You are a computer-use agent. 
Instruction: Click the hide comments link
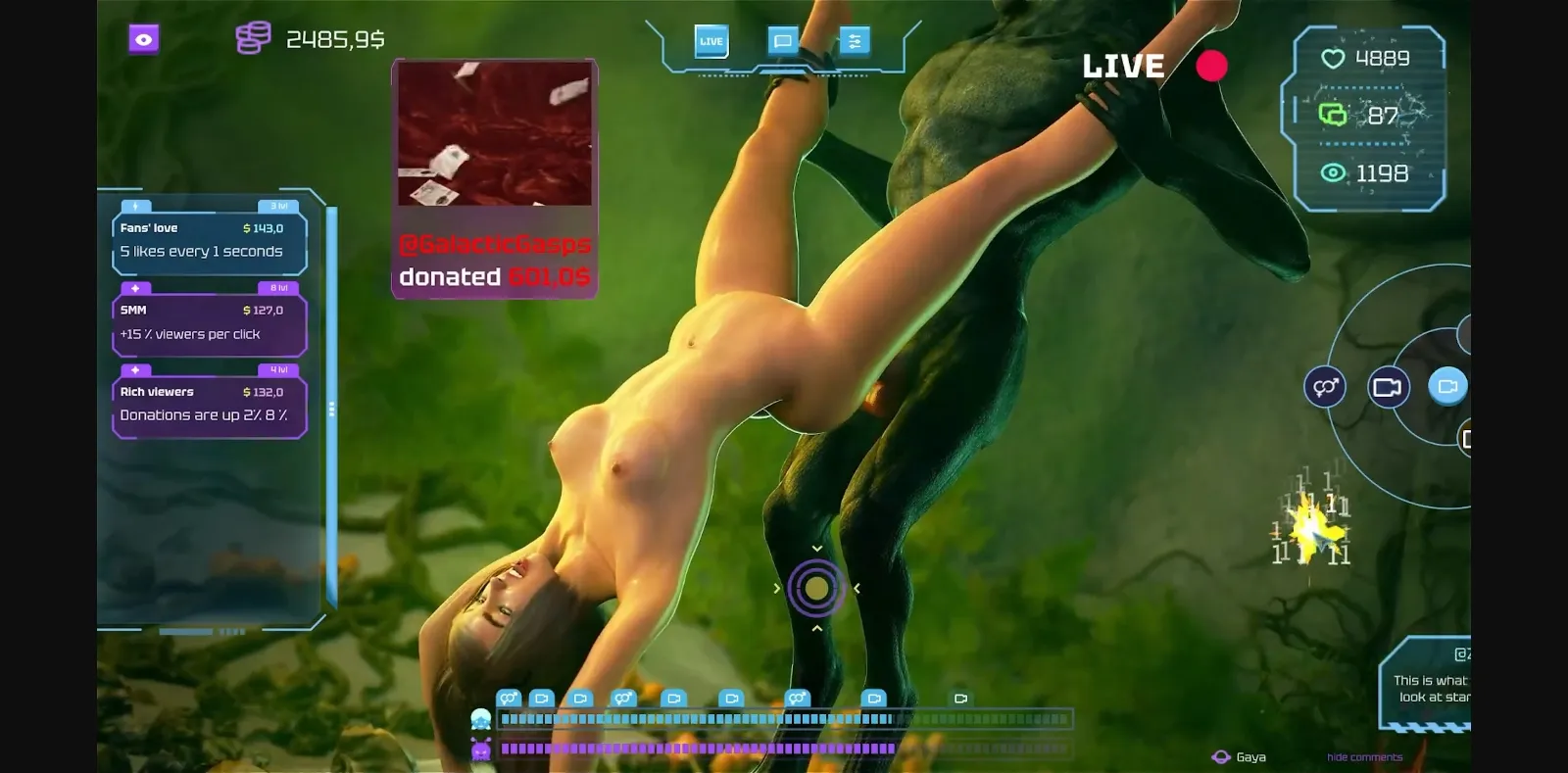pyautogui.click(x=1363, y=756)
